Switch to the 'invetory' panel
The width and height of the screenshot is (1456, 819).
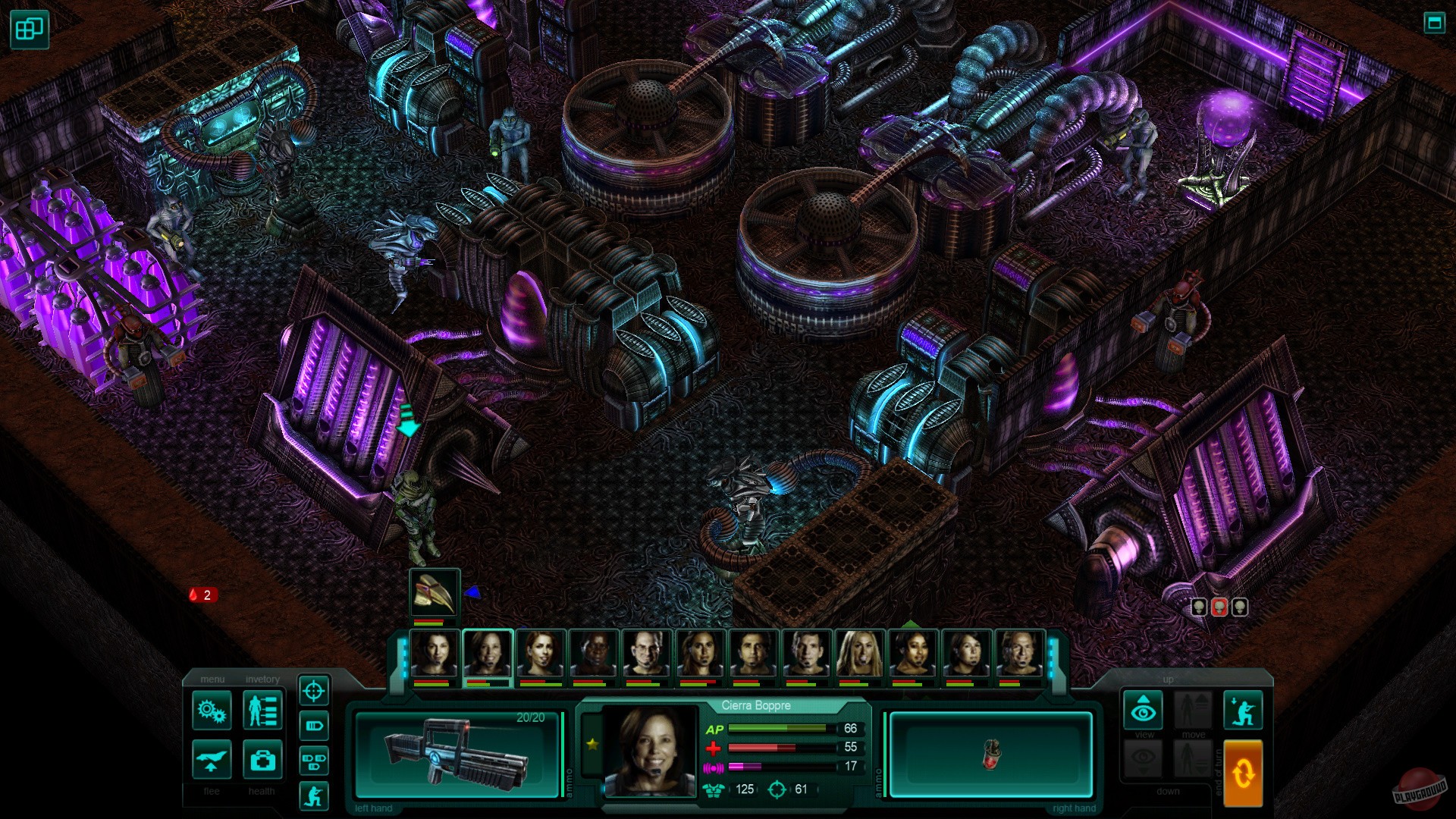(263, 680)
